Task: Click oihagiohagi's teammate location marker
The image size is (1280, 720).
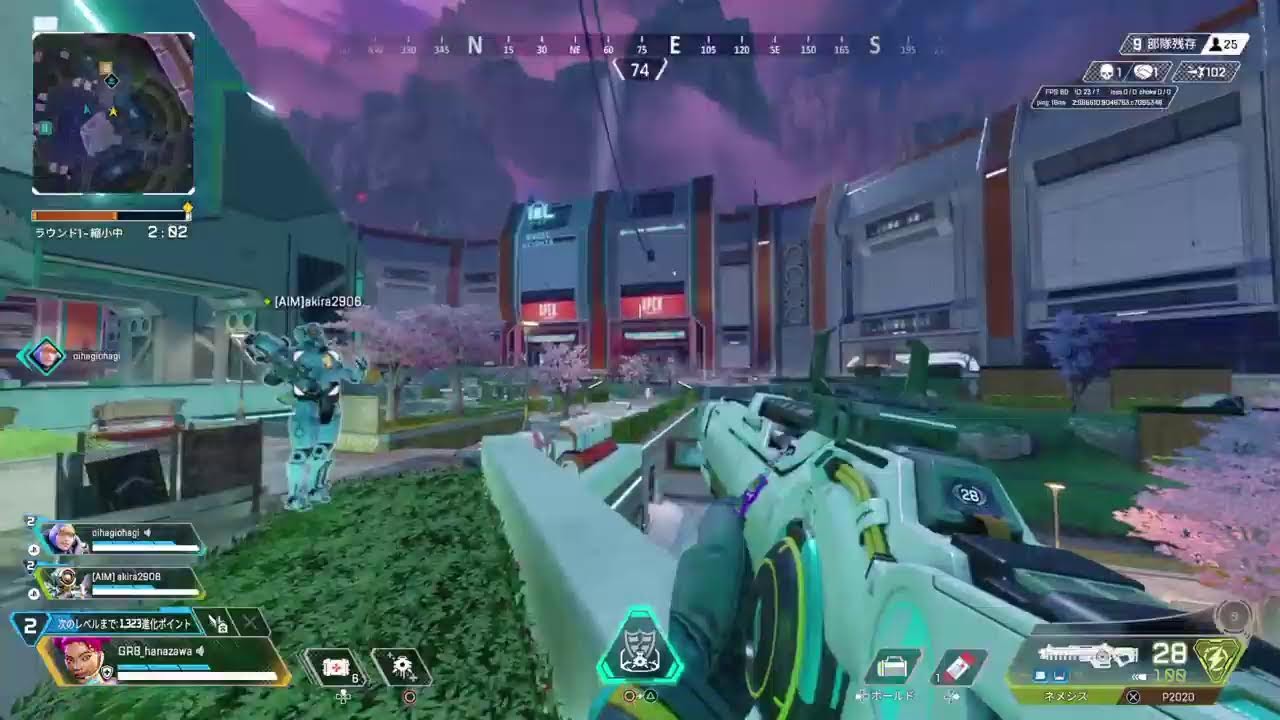Action: coord(45,355)
